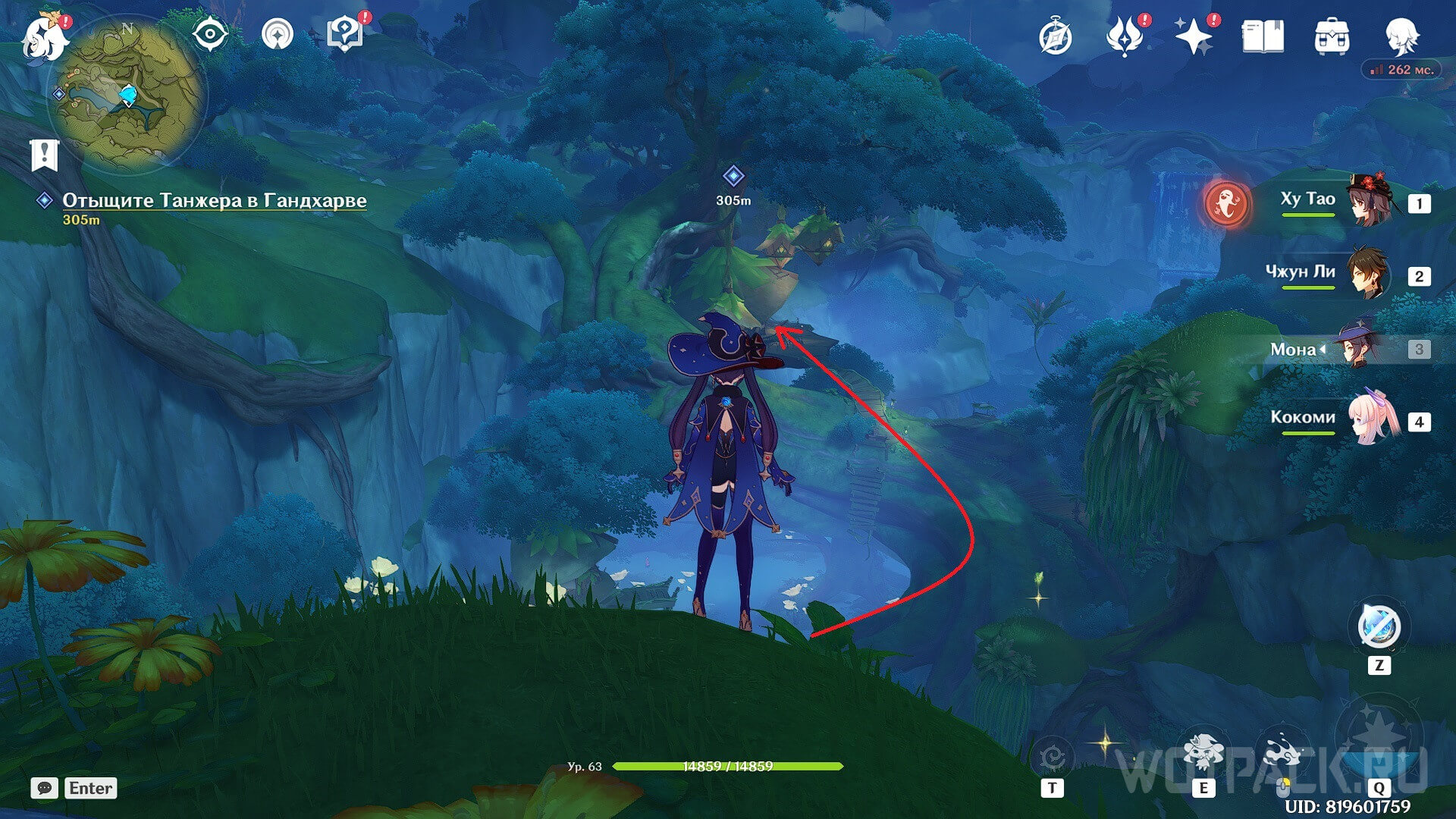Open the tutorial question mark icon
Viewport: 1456px width, 819px height.
[x=345, y=35]
